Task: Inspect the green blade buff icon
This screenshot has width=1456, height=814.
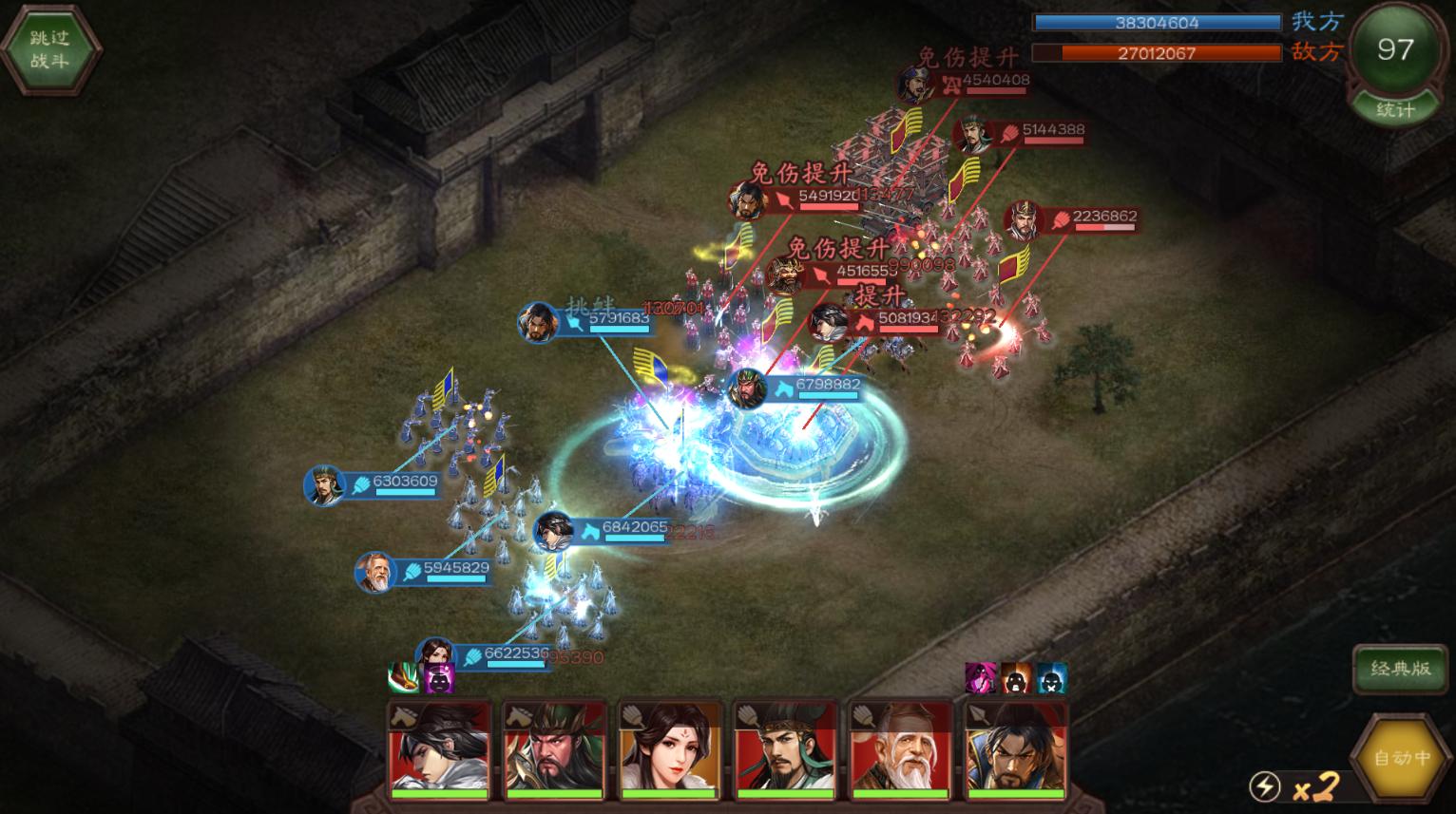Action: point(404,678)
